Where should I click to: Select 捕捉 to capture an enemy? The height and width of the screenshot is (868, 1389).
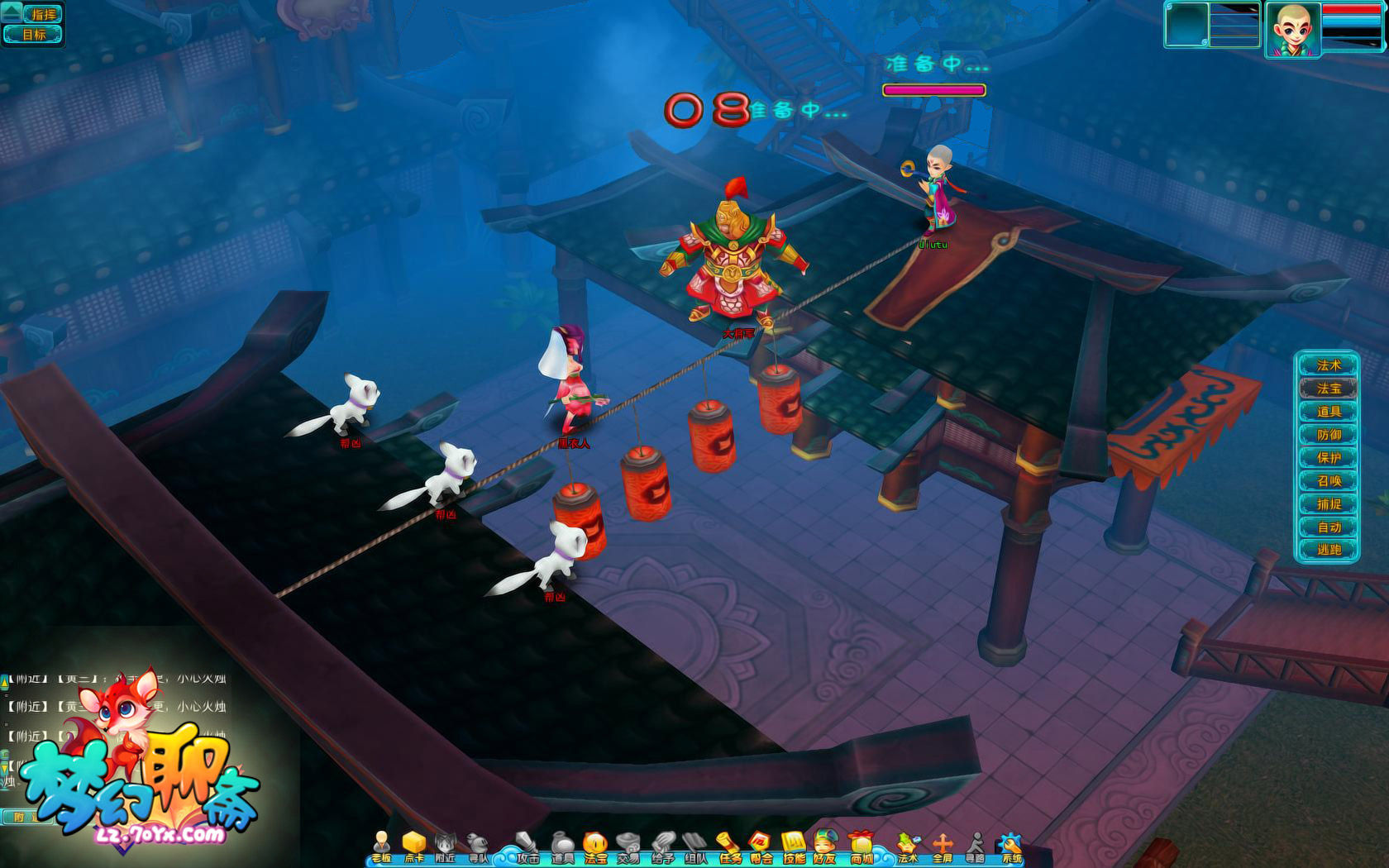click(x=1328, y=504)
